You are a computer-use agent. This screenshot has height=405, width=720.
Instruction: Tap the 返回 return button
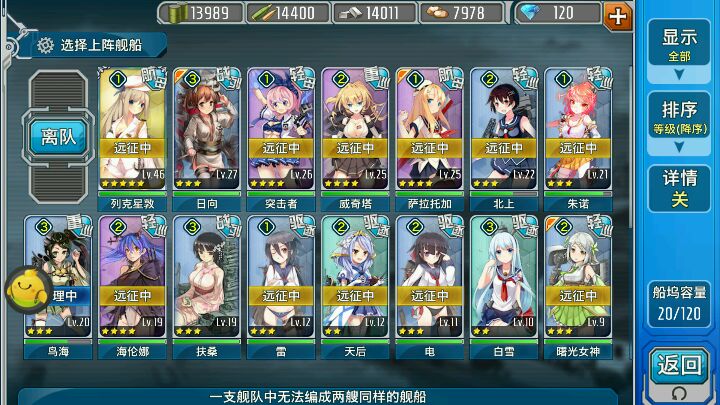point(679,368)
